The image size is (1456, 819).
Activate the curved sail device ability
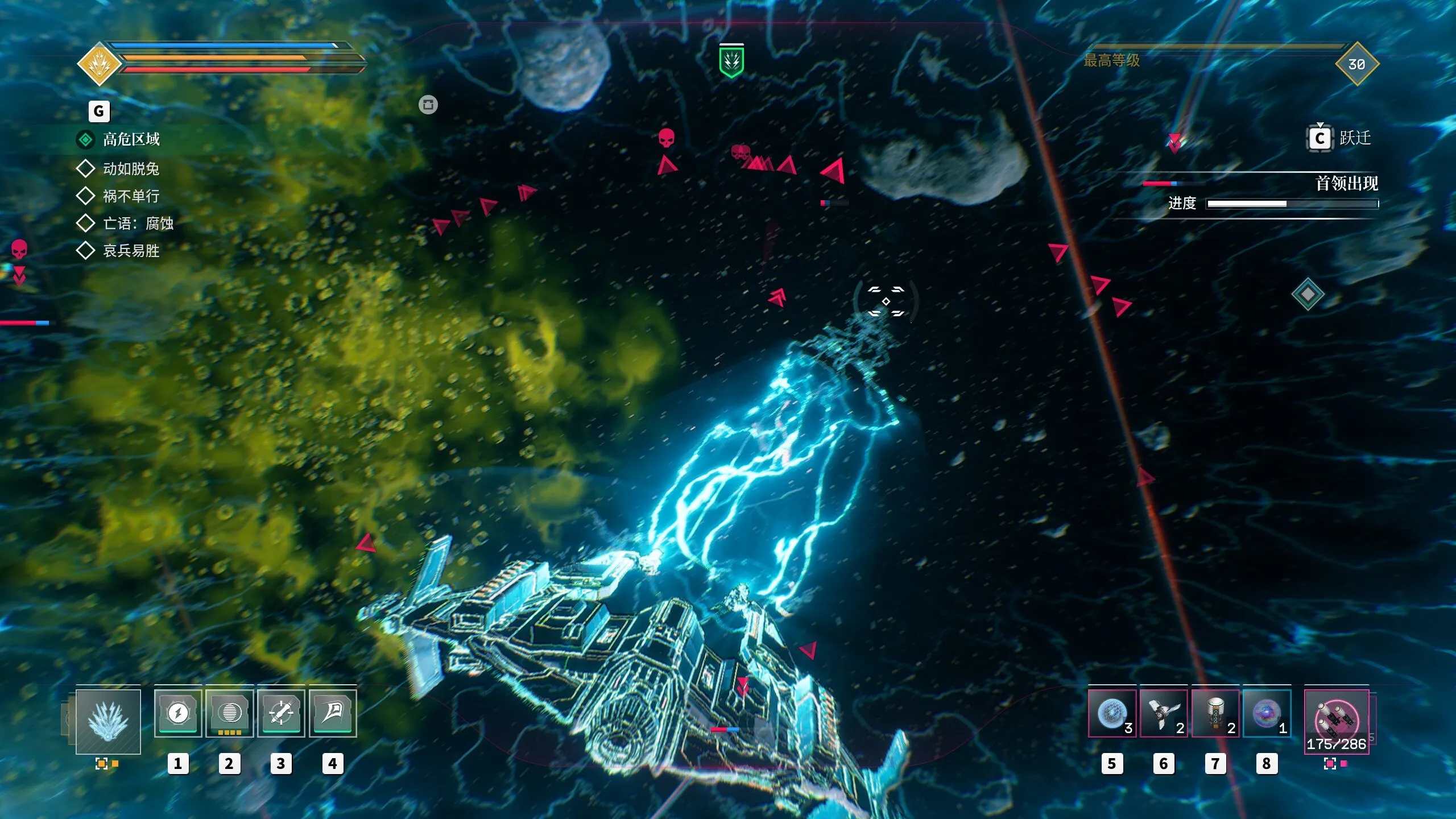pyautogui.click(x=333, y=713)
